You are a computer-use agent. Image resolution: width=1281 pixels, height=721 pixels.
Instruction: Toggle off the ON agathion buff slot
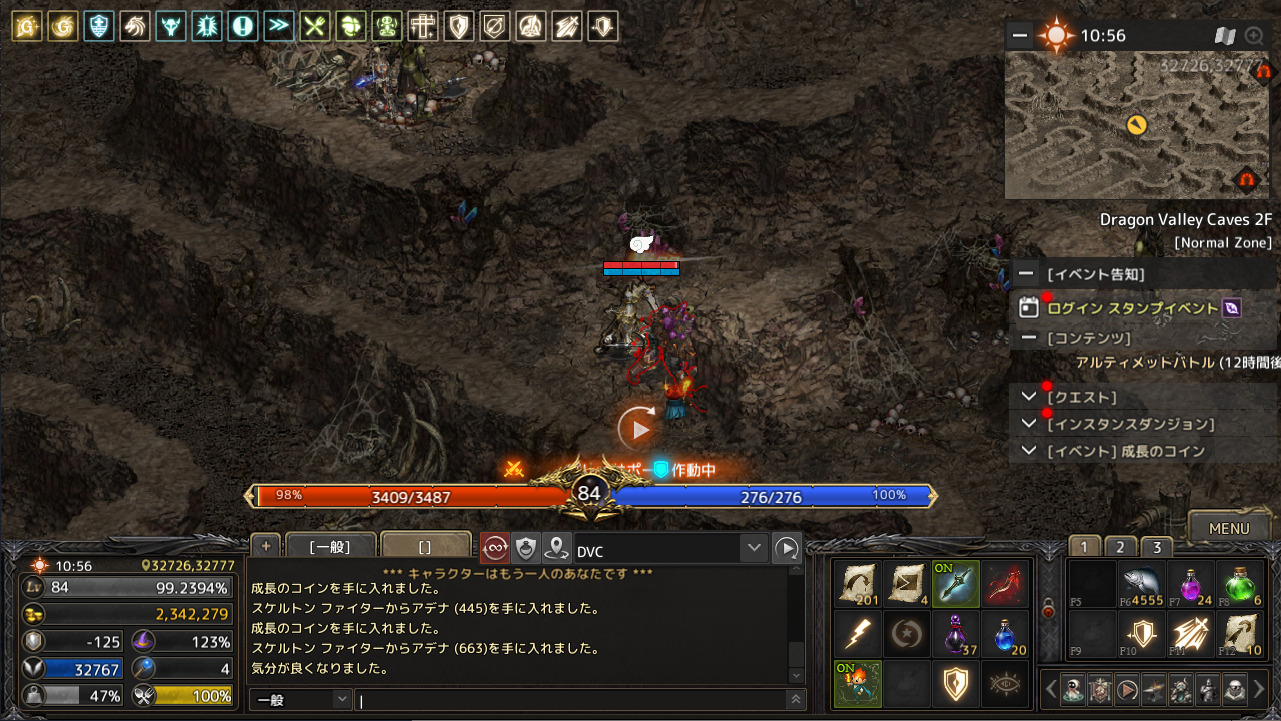coord(856,685)
